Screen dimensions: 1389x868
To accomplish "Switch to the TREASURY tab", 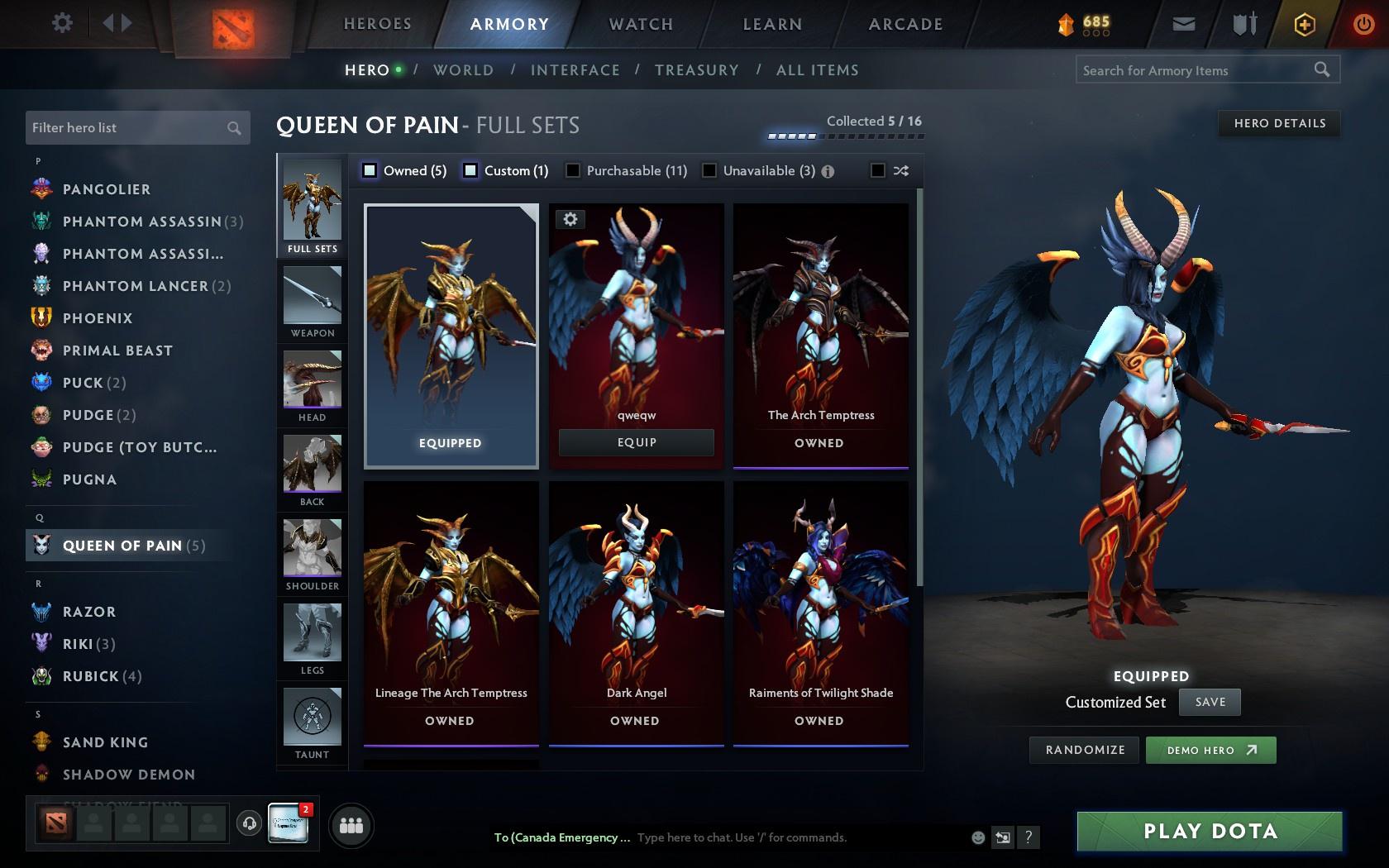I will [x=697, y=70].
